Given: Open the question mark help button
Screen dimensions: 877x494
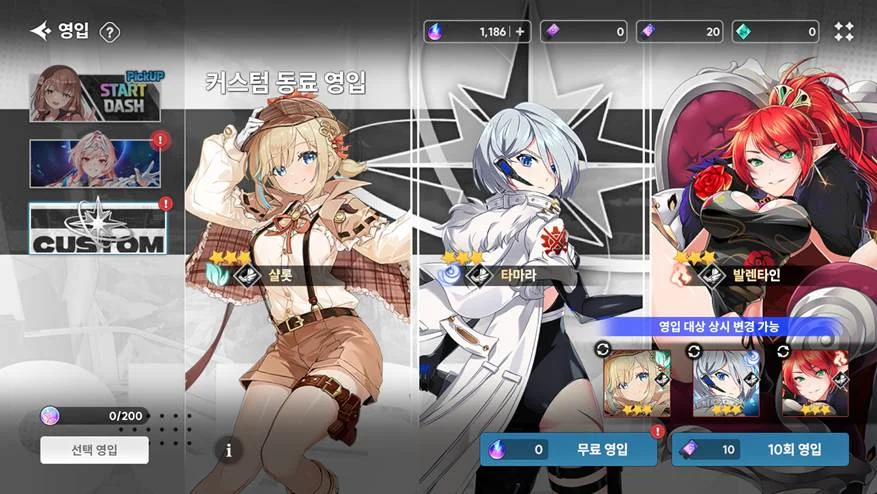Looking at the screenshot, I should (111, 32).
